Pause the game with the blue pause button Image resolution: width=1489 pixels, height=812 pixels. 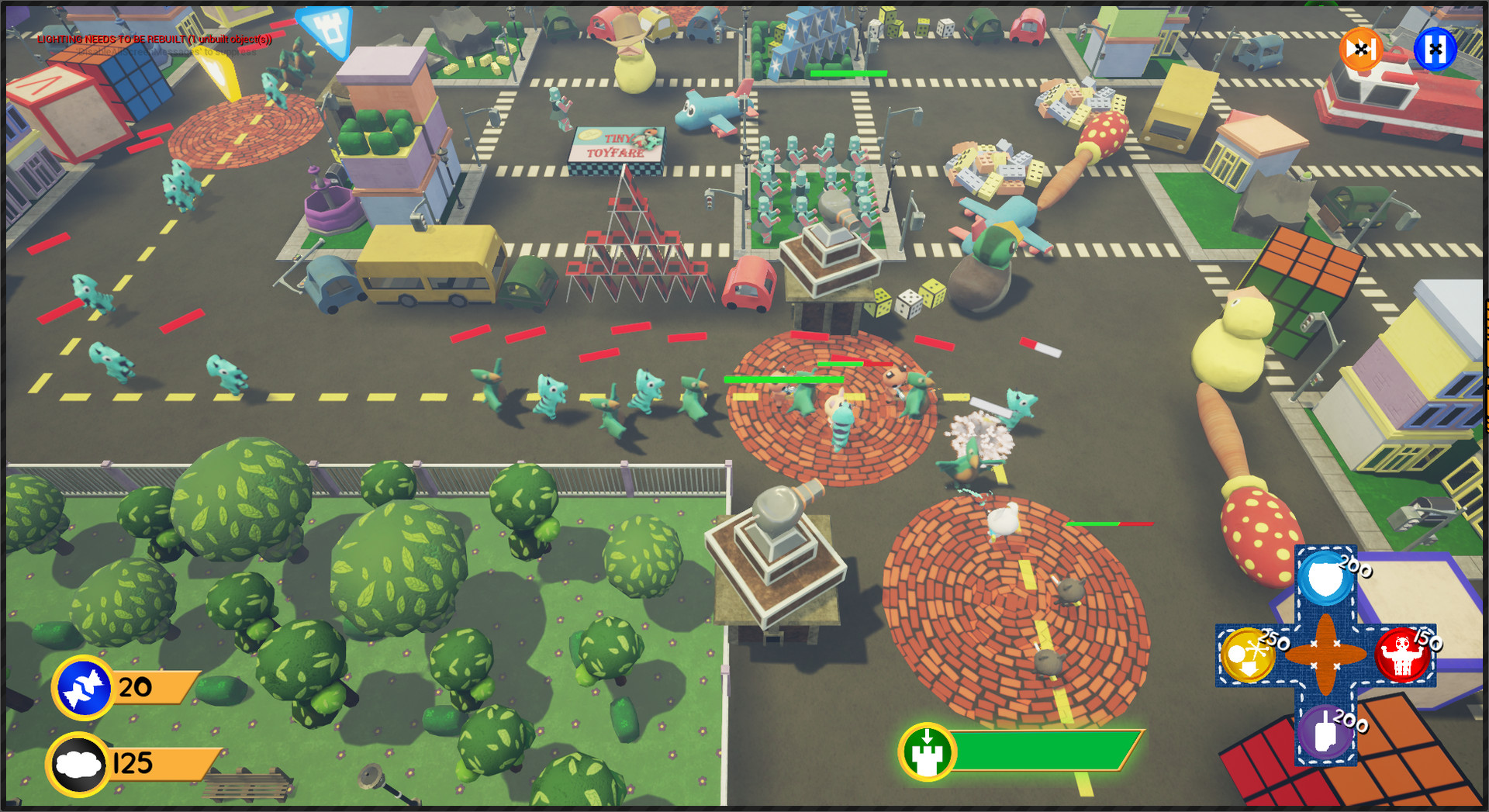[1434, 50]
